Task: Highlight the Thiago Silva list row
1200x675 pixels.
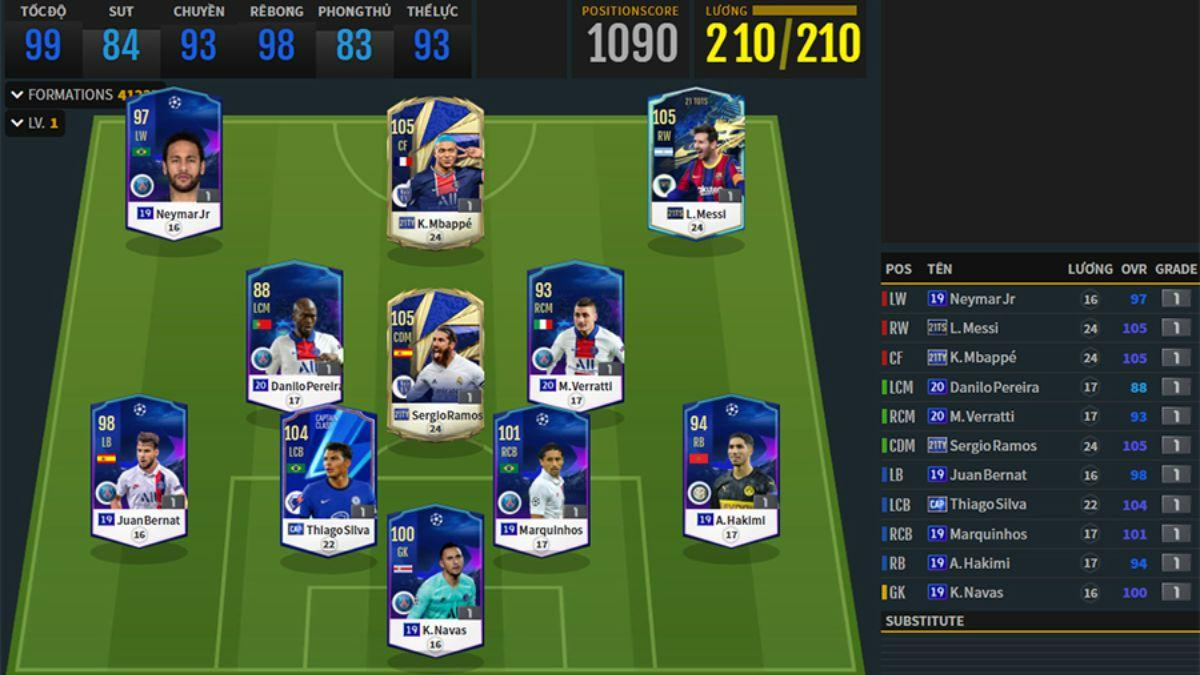Action: click(1038, 504)
